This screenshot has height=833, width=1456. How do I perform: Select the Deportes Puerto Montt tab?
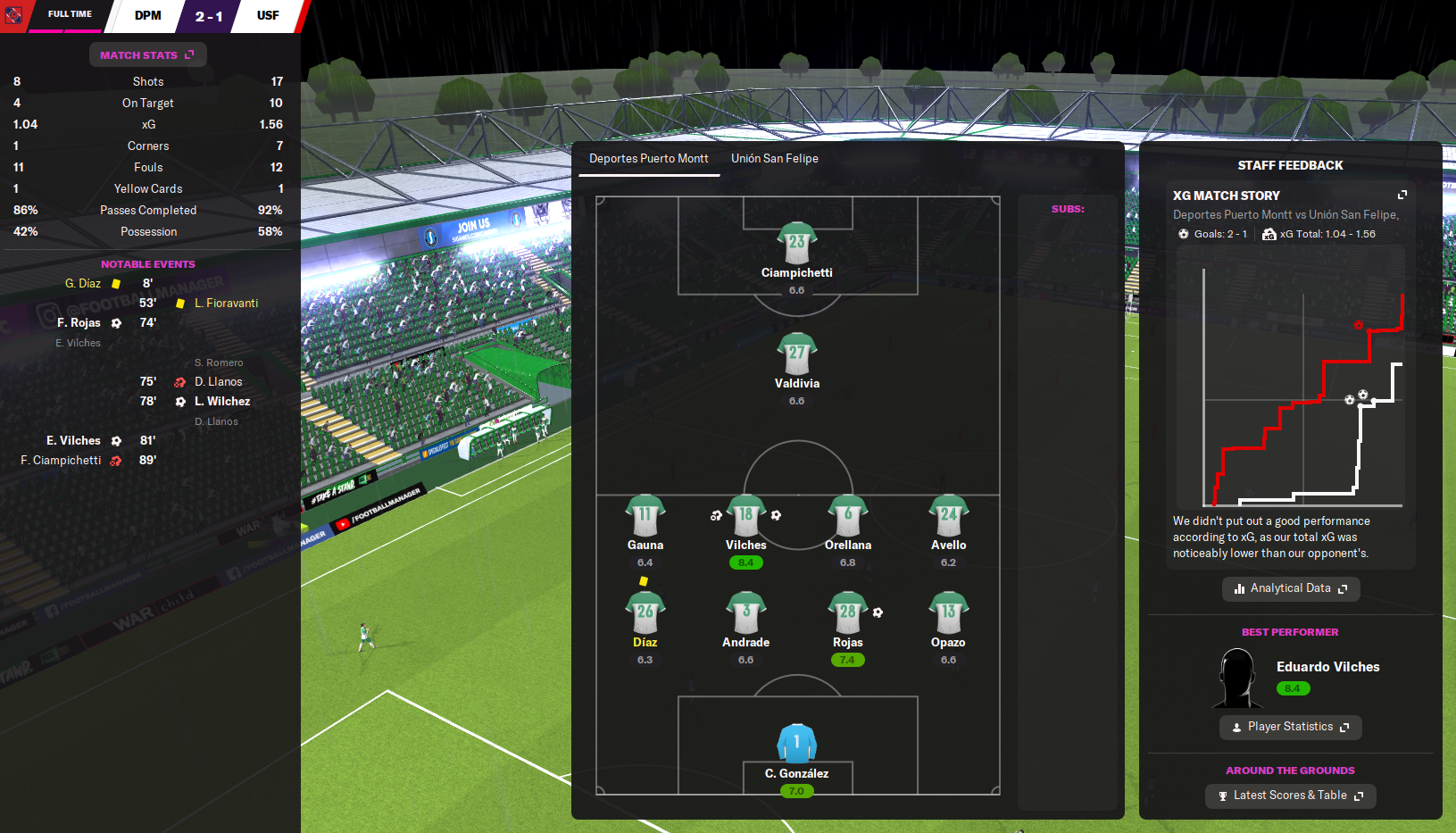[x=648, y=159]
